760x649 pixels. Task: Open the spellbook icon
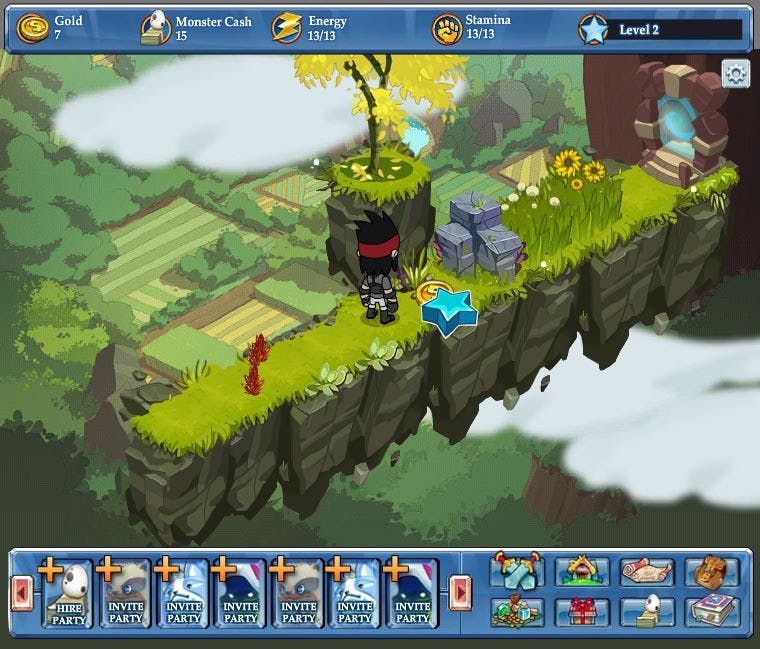[x=711, y=611]
